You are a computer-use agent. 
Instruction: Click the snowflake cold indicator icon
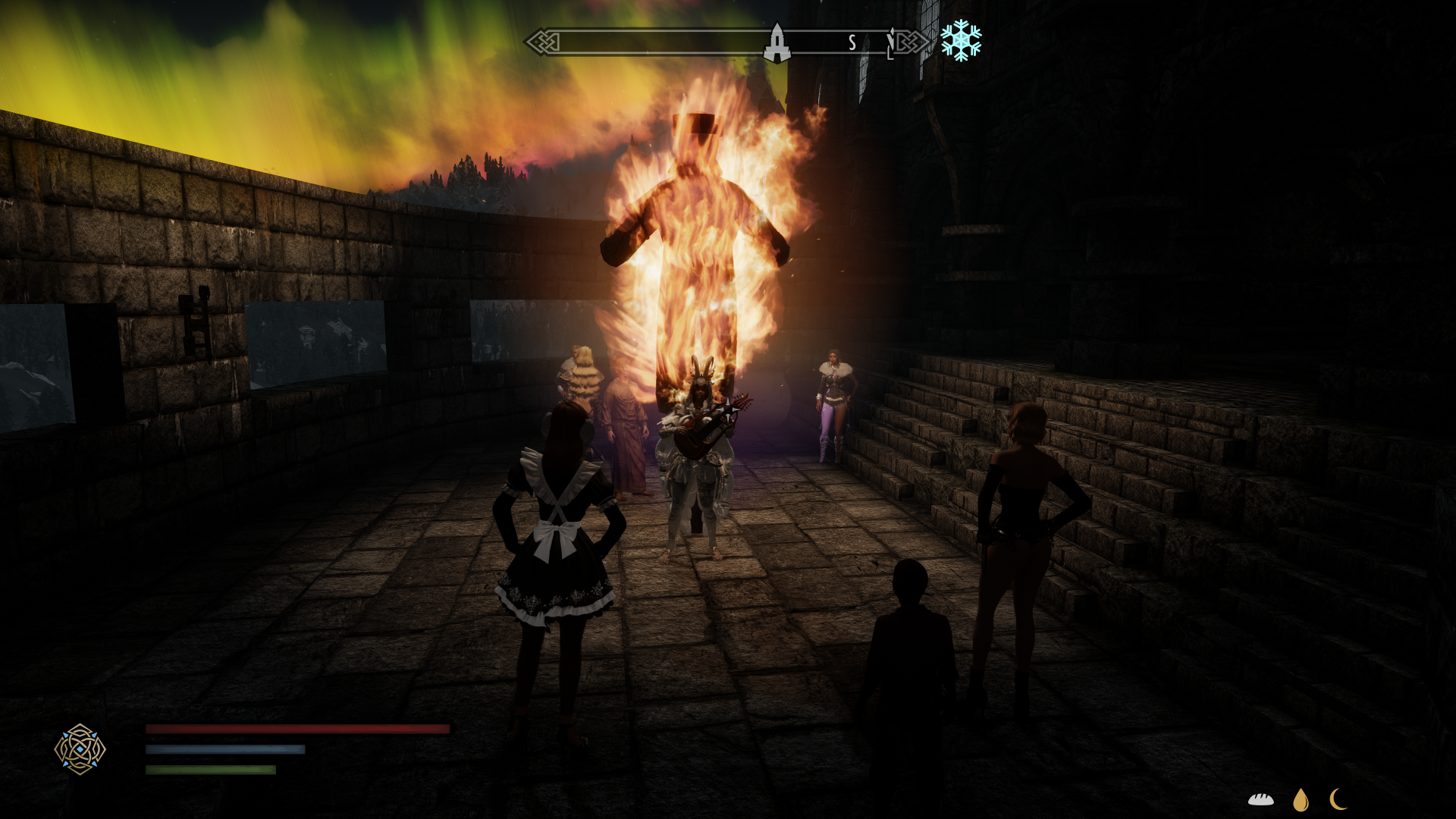coord(961,40)
